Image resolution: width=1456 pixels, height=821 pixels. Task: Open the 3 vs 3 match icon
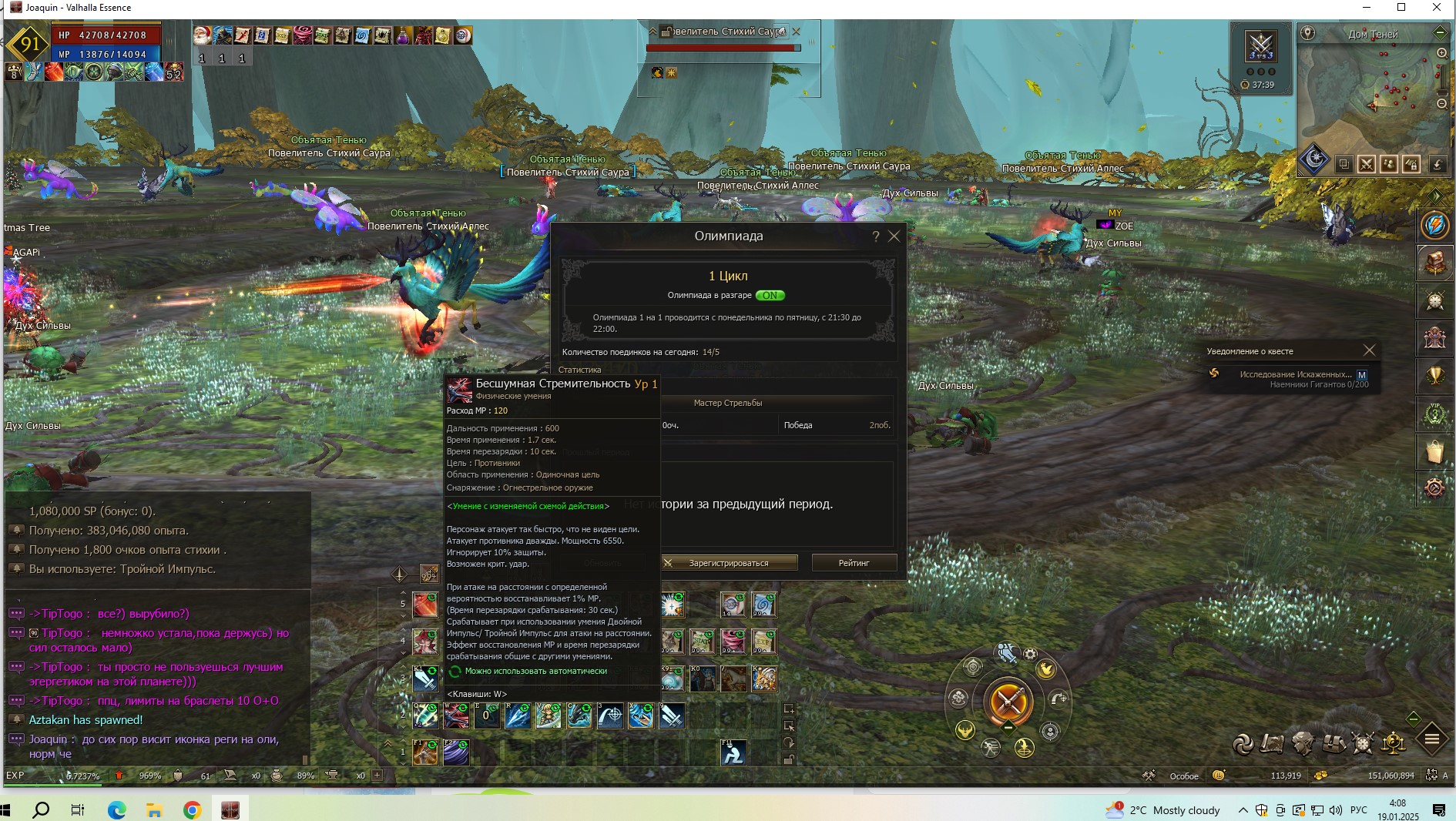1261,46
